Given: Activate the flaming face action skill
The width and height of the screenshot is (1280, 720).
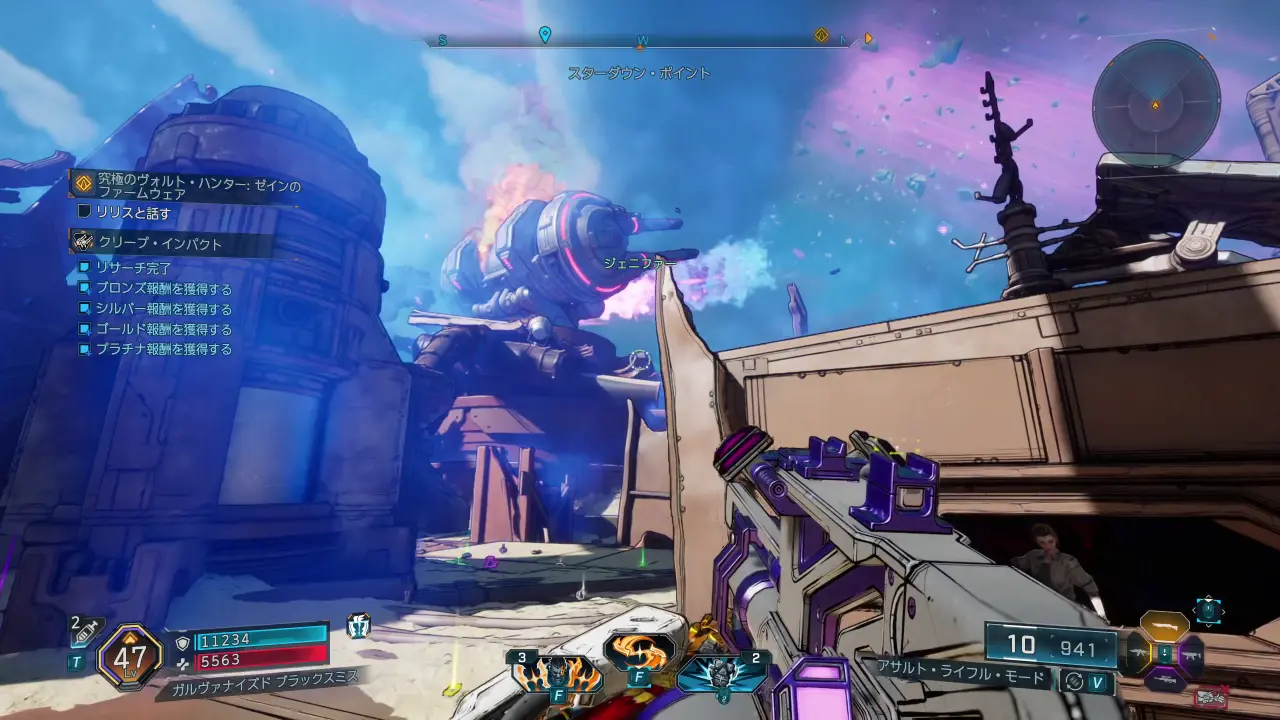Looking at the screenshot, I should coord(557,674).
